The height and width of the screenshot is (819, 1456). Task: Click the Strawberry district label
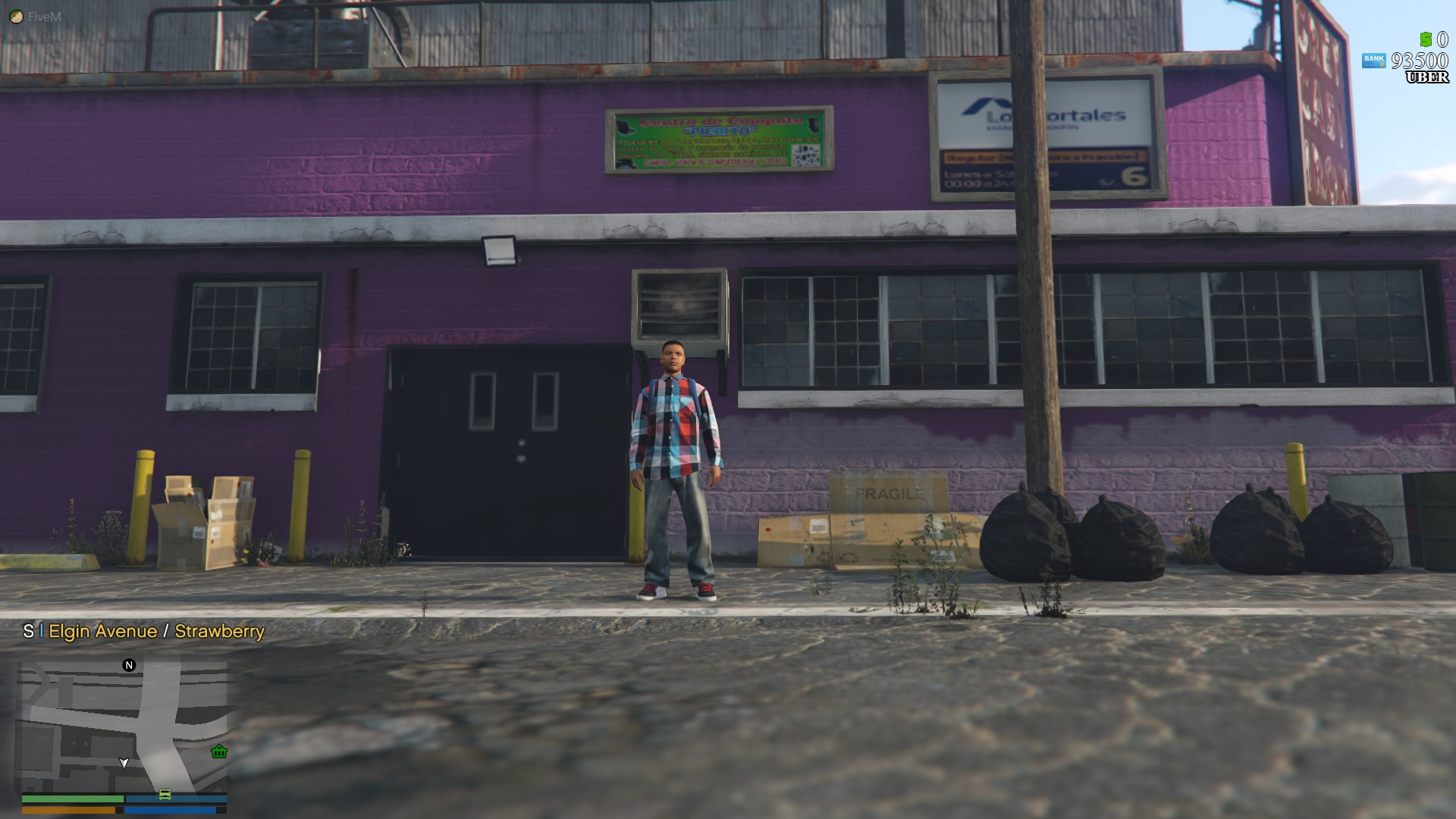pos(218,631)
